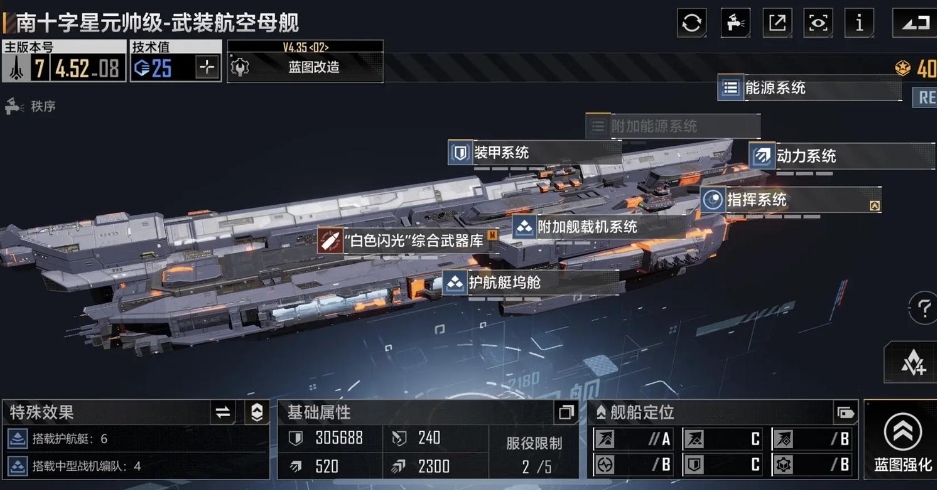937x490 pixels.
Task: Open the share export icon
Action: [776, 22]
